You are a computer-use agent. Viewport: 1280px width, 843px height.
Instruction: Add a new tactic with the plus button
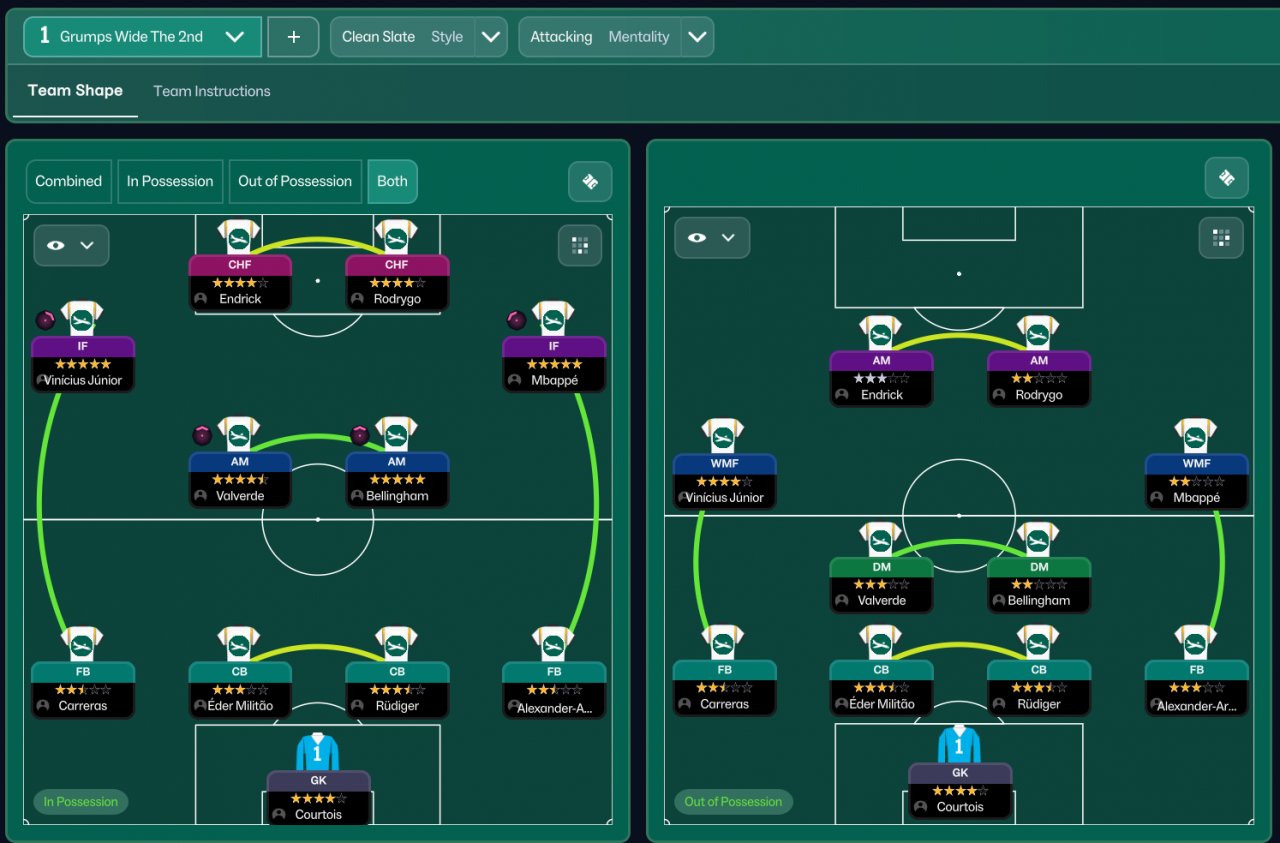(x=293, y=37)
